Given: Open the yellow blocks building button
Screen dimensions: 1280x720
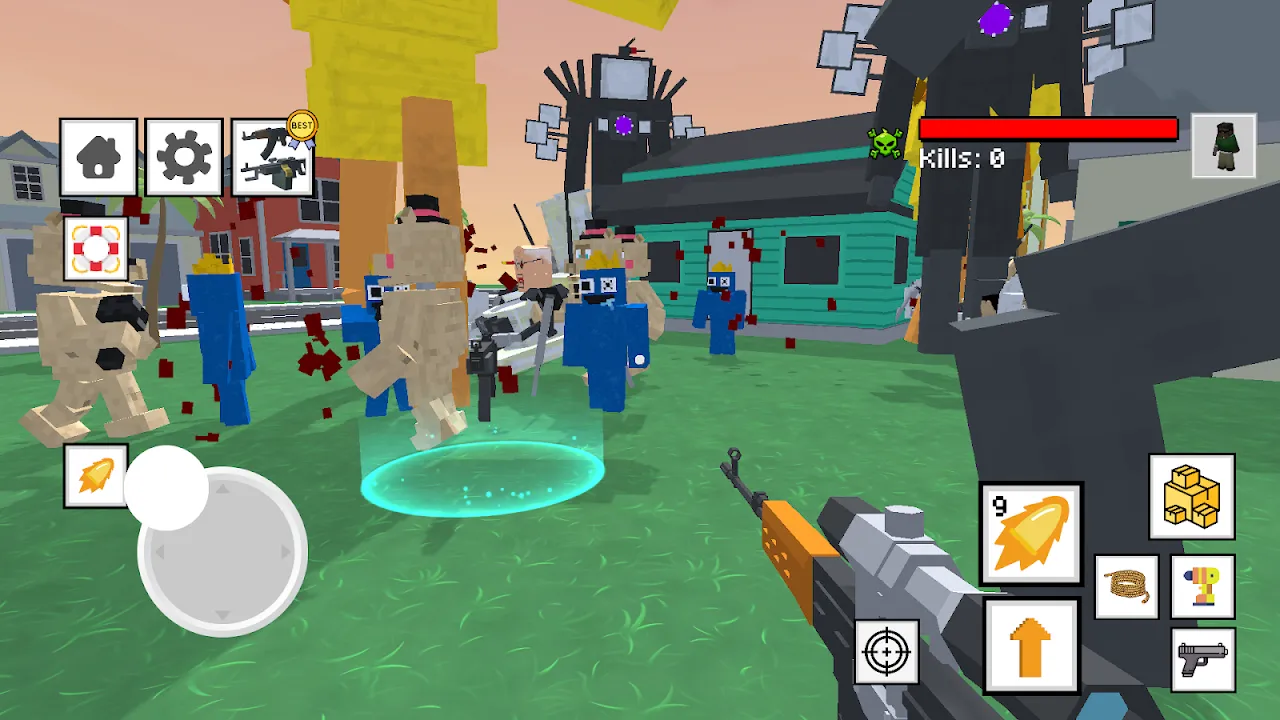Looking at the screenshot, I should (x=1191, y=497).
